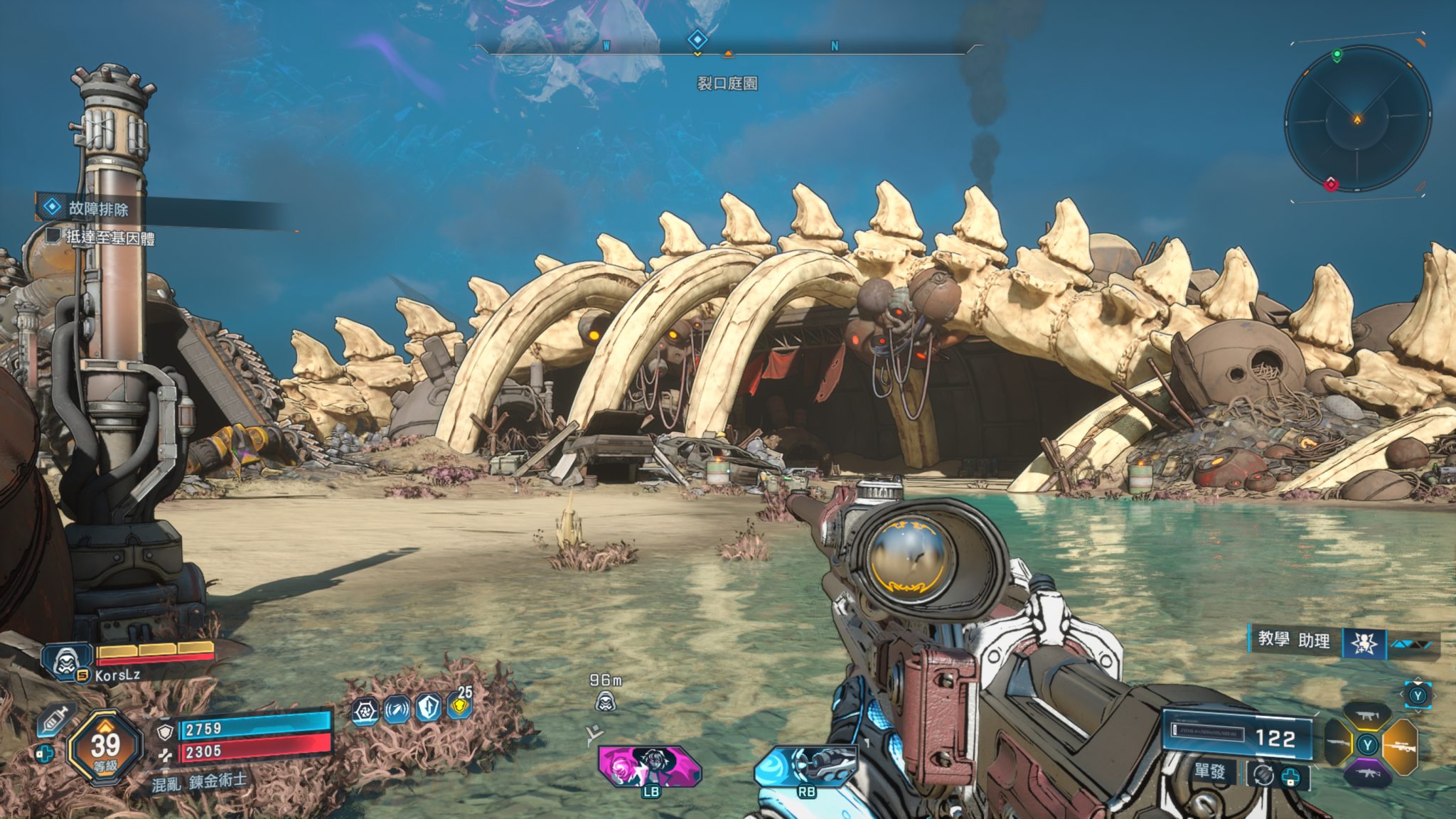This screenshot has width=1456, height=819.
Task: Open the circular radar minimap
Action: pos(1357,119)
